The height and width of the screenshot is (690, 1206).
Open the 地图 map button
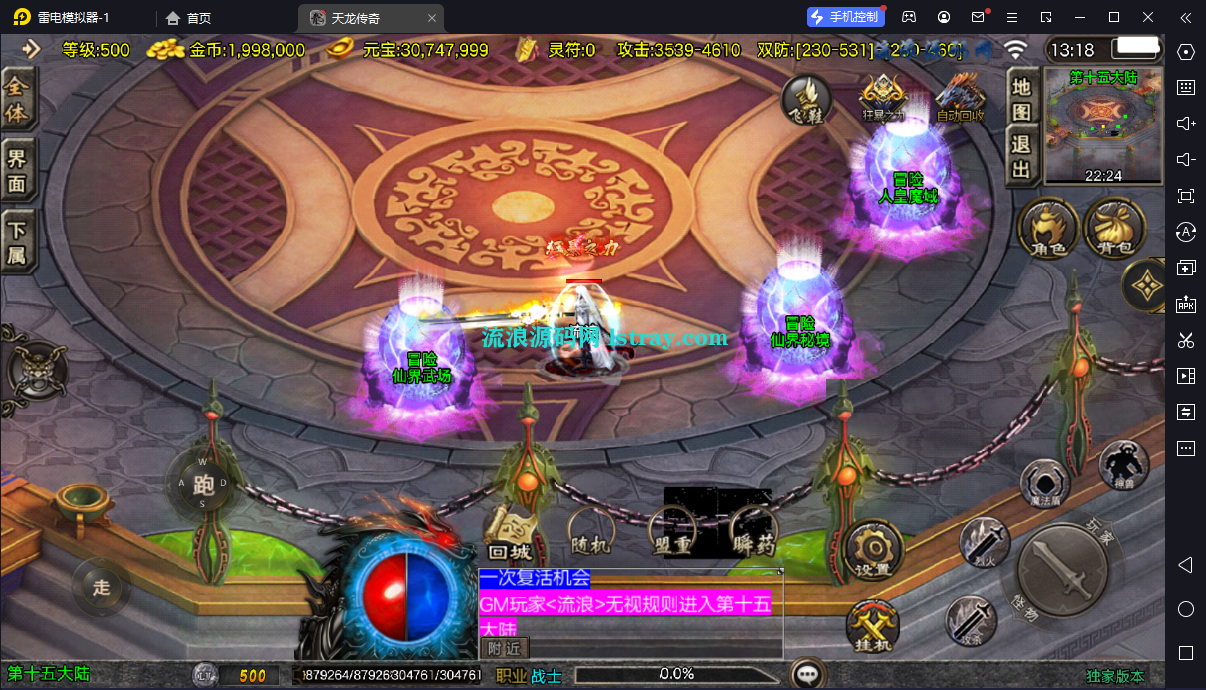1021,99
